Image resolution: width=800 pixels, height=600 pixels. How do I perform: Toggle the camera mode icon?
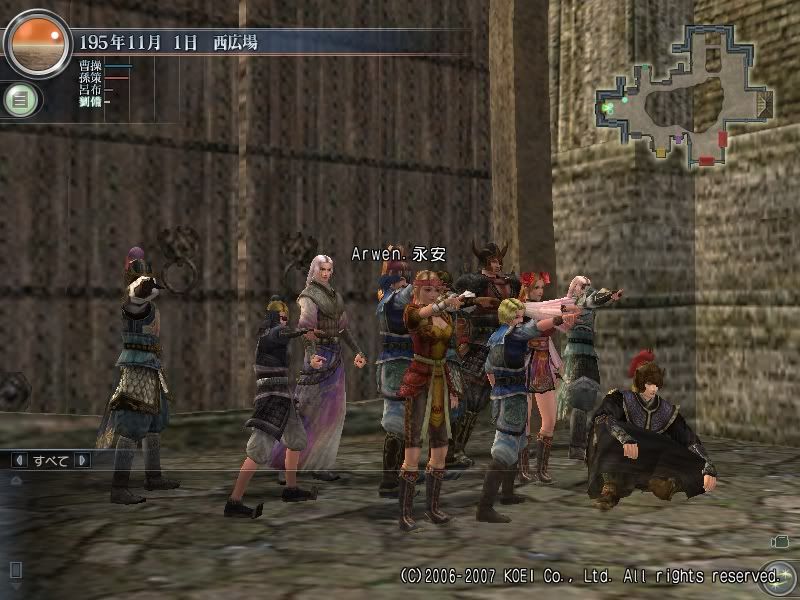(780, 541)
